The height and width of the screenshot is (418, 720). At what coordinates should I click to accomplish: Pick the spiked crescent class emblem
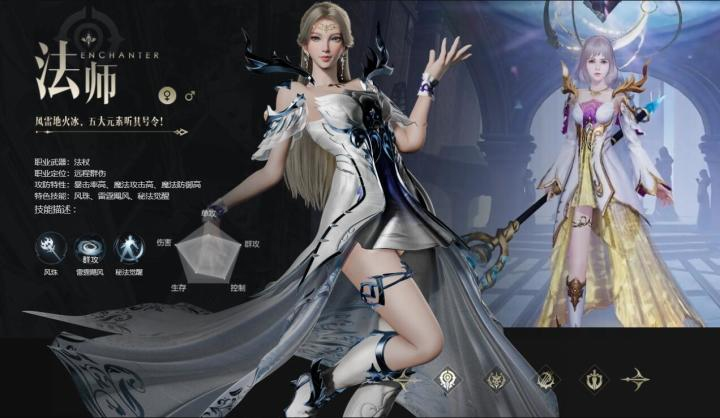point(545,380)
